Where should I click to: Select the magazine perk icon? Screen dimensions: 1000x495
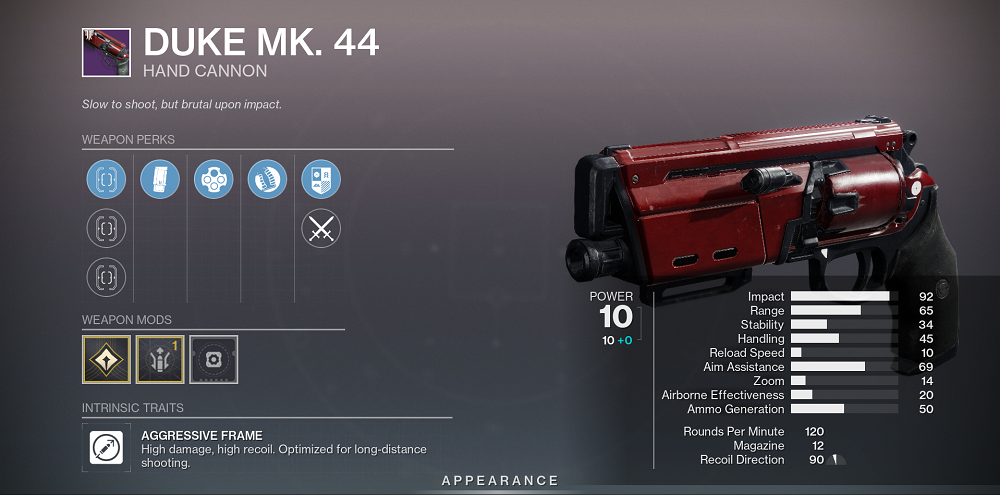point(160,180)
